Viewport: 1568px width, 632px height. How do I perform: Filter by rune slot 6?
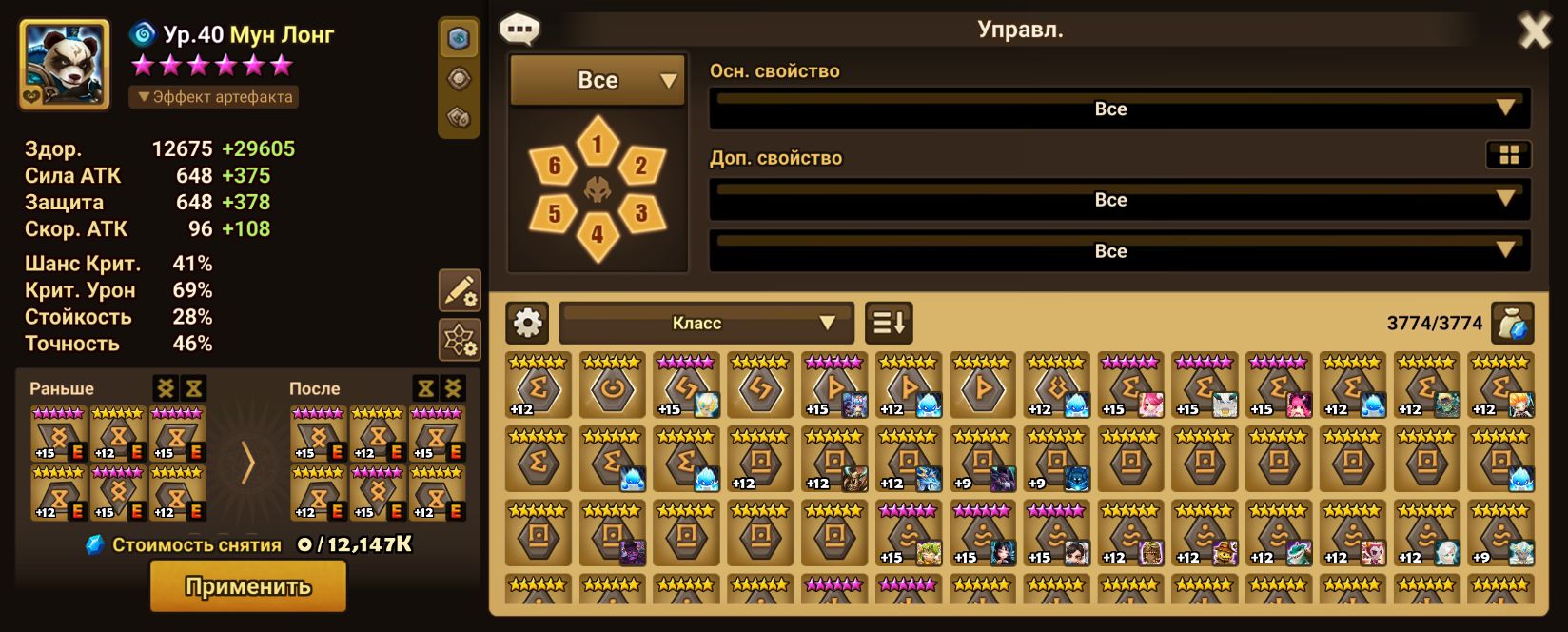pos(555,167)
